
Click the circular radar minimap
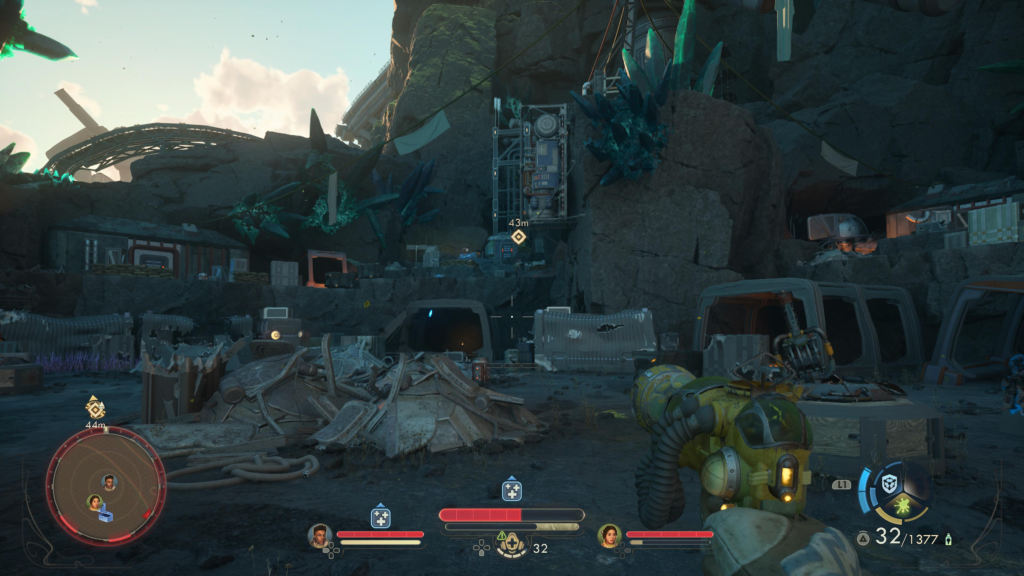[105, 486]
